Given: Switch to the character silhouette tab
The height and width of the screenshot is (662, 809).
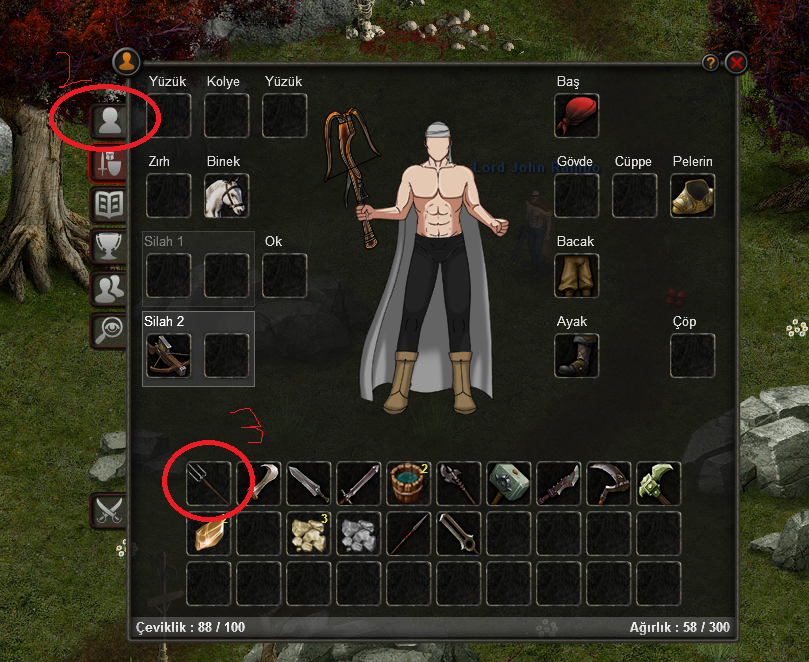Looking at the screenshot, I should (x=108, y=122).
